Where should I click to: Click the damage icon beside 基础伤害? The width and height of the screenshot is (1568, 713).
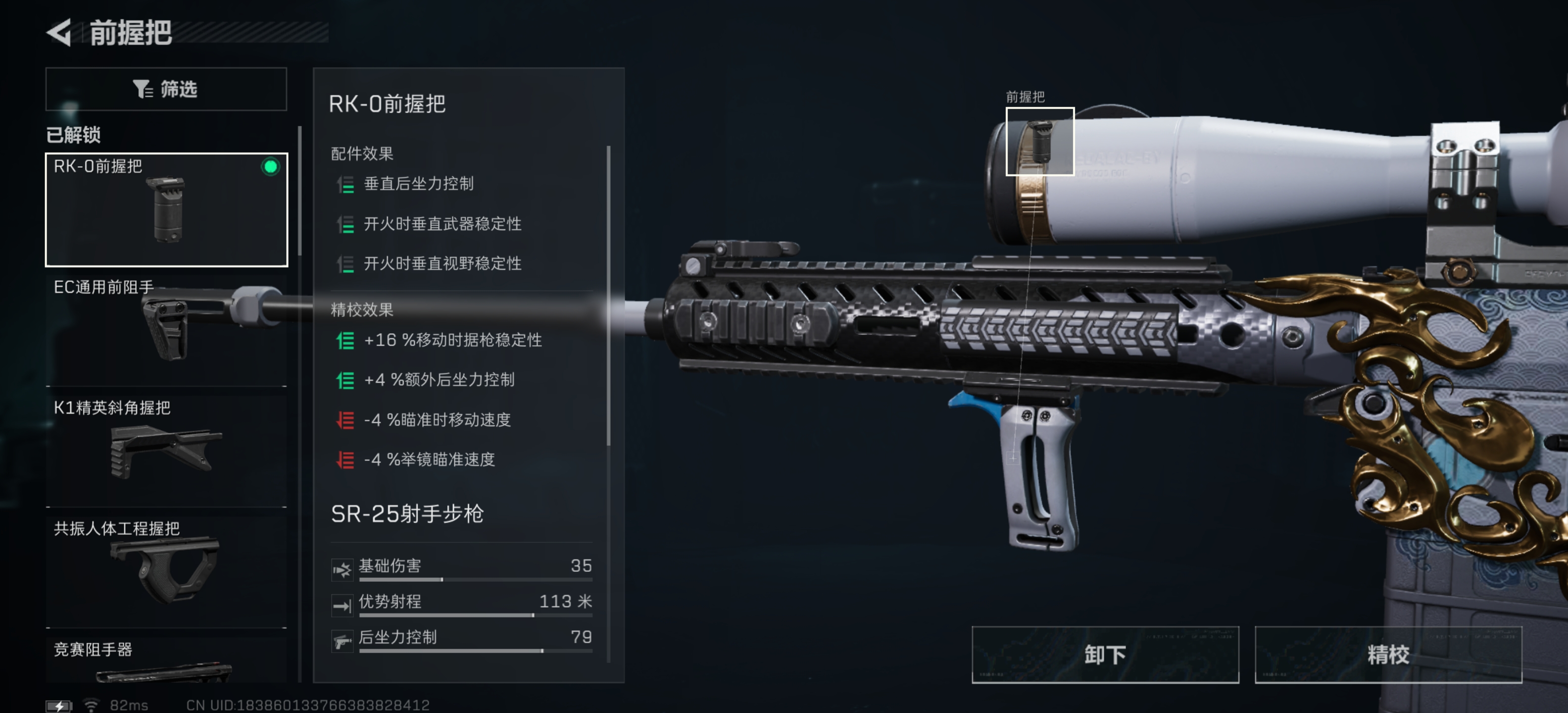pyautogui.click(x=343, y=569)
